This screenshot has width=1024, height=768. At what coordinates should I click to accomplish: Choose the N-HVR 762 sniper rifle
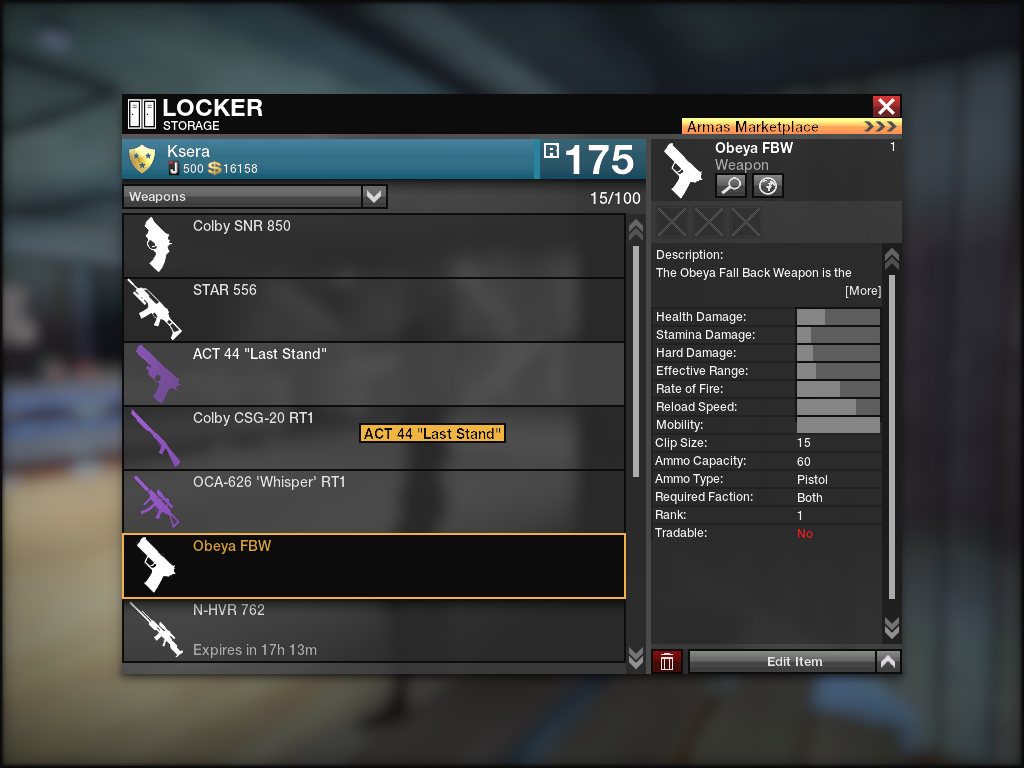(373, 630)
